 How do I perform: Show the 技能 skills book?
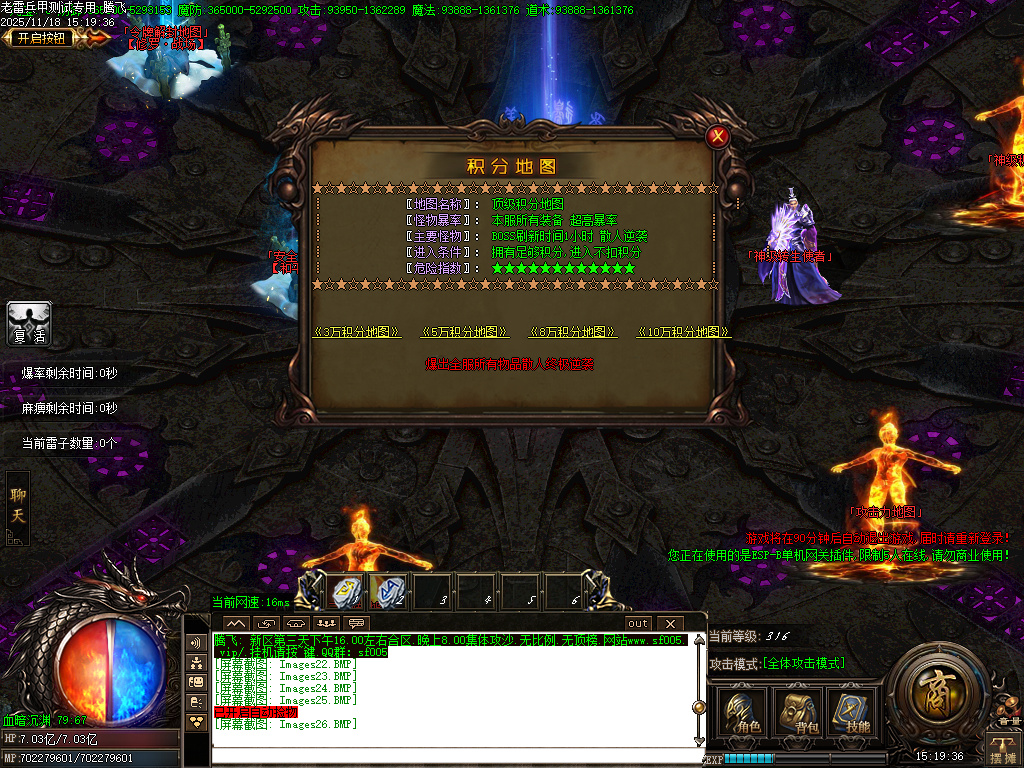(851, 712)
